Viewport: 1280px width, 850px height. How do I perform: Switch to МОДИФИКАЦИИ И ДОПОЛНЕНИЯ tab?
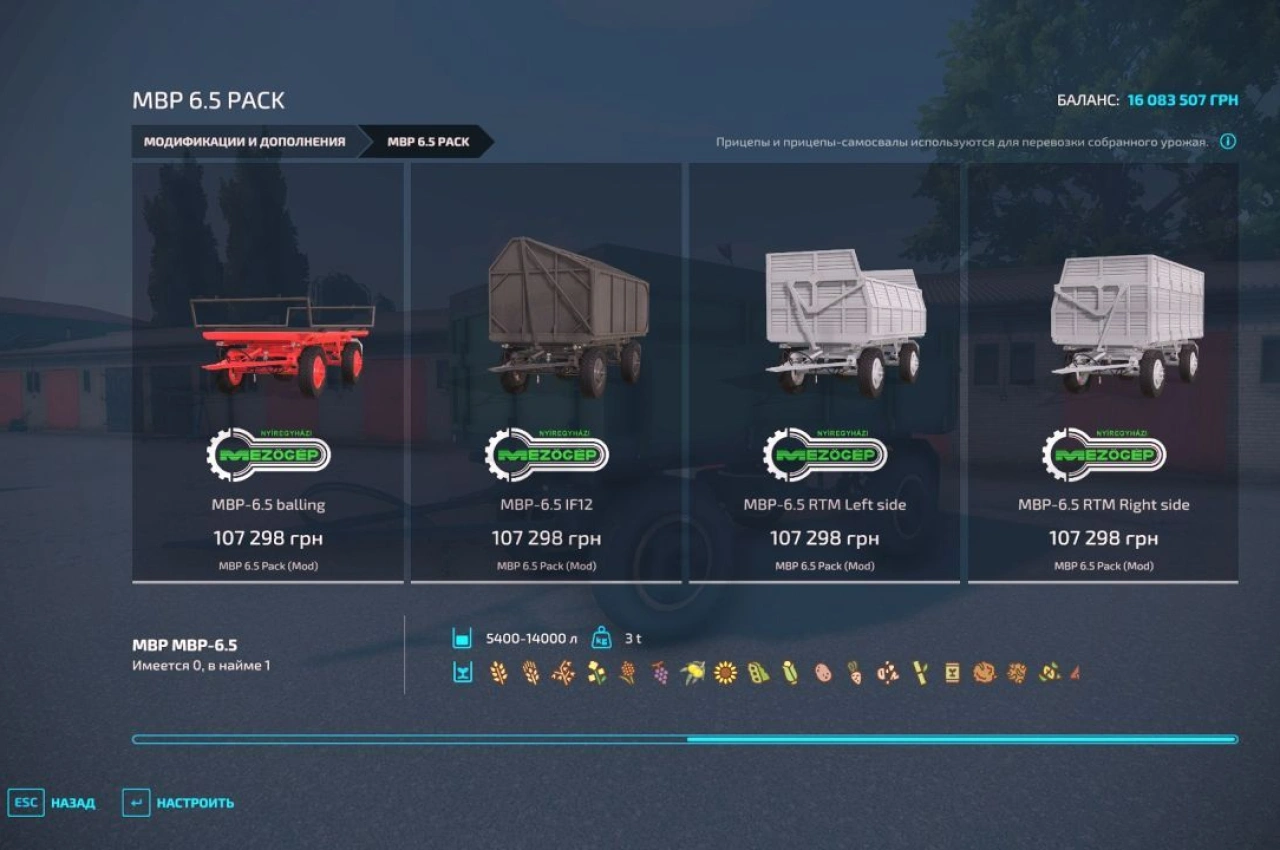[246, 142]
